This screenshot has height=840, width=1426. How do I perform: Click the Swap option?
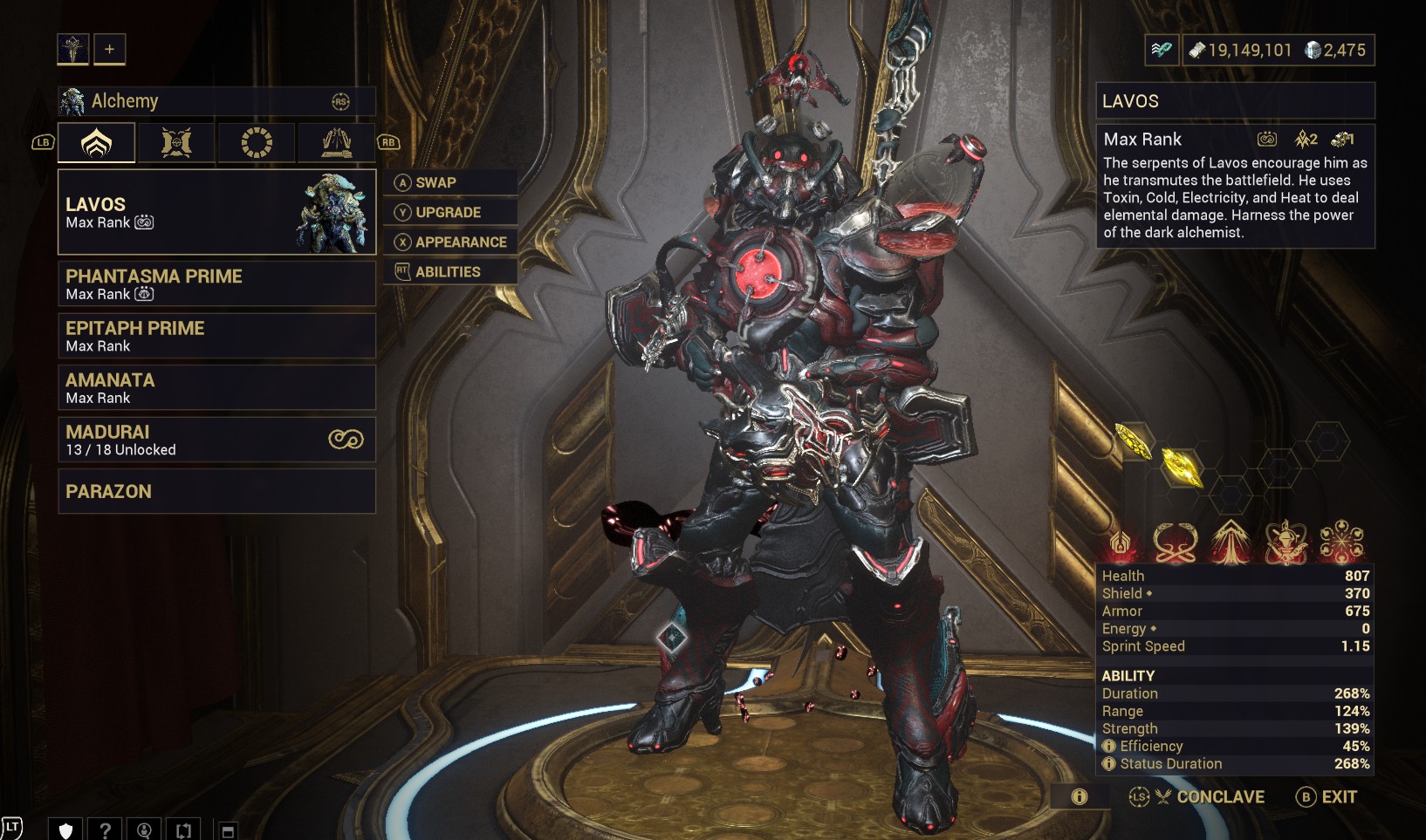tap(449, 182)
